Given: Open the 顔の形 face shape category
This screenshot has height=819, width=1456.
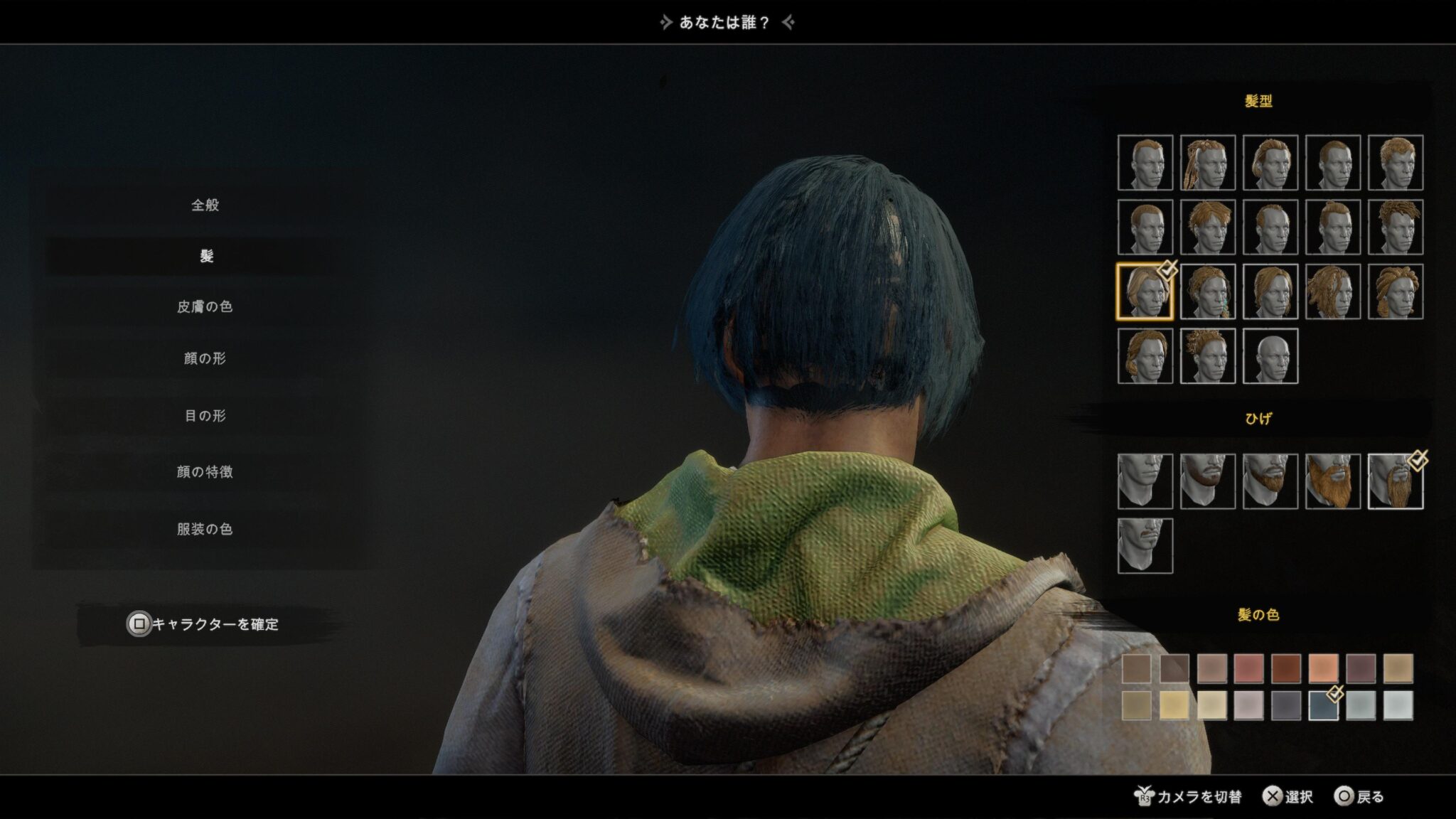Looking at the screenshot, I should pos(205,358).
